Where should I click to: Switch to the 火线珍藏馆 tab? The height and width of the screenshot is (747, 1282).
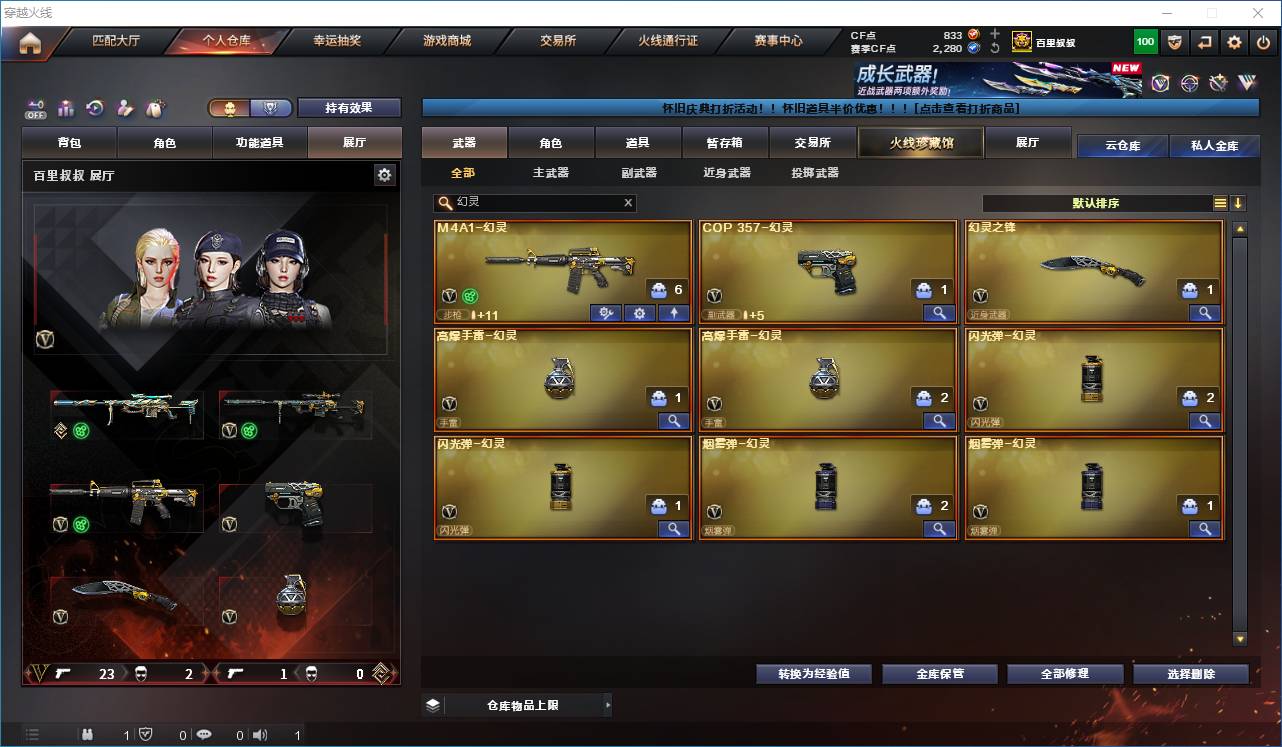click(x=919, y=143)
